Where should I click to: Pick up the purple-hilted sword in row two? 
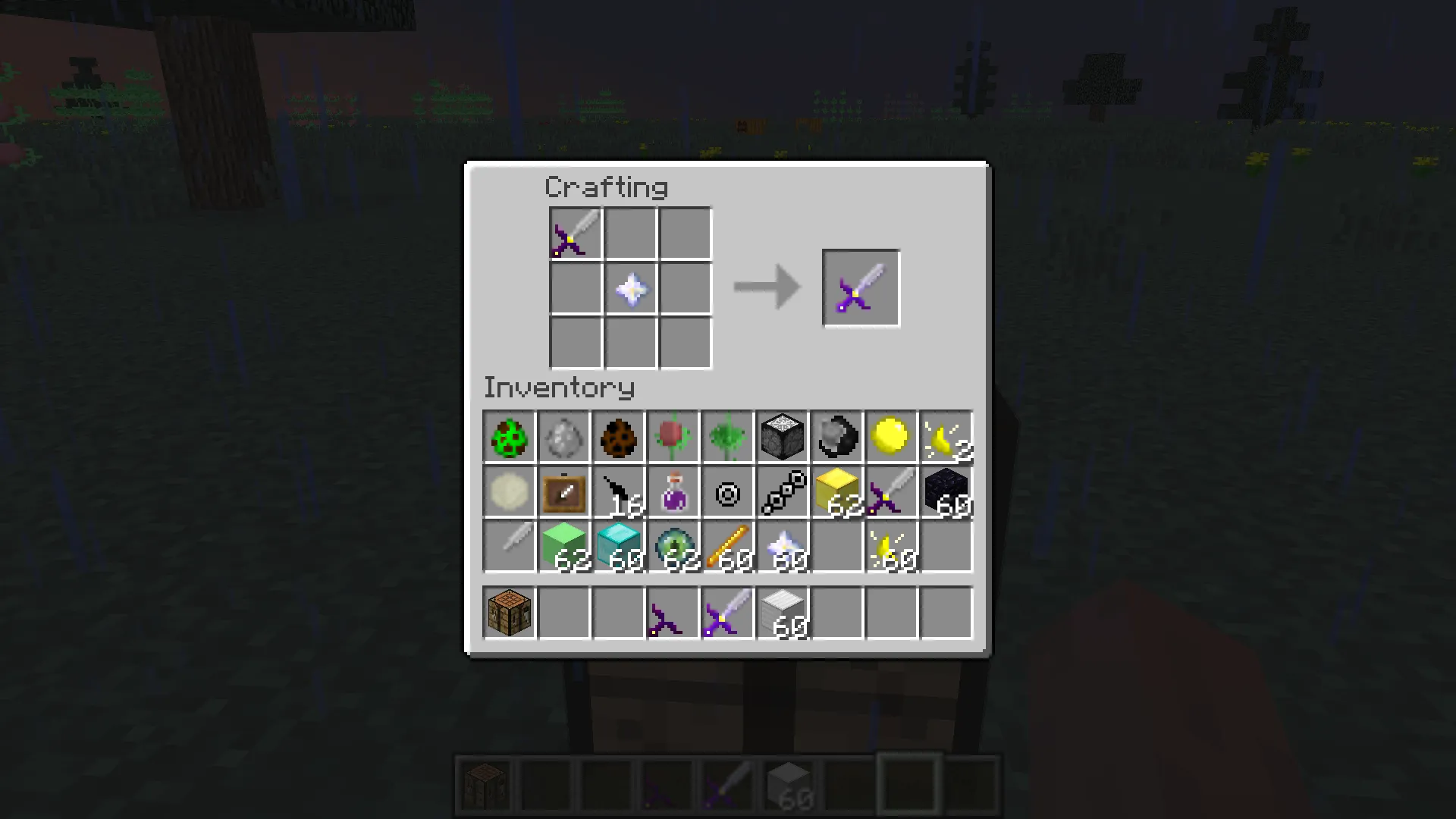[891, 491]
